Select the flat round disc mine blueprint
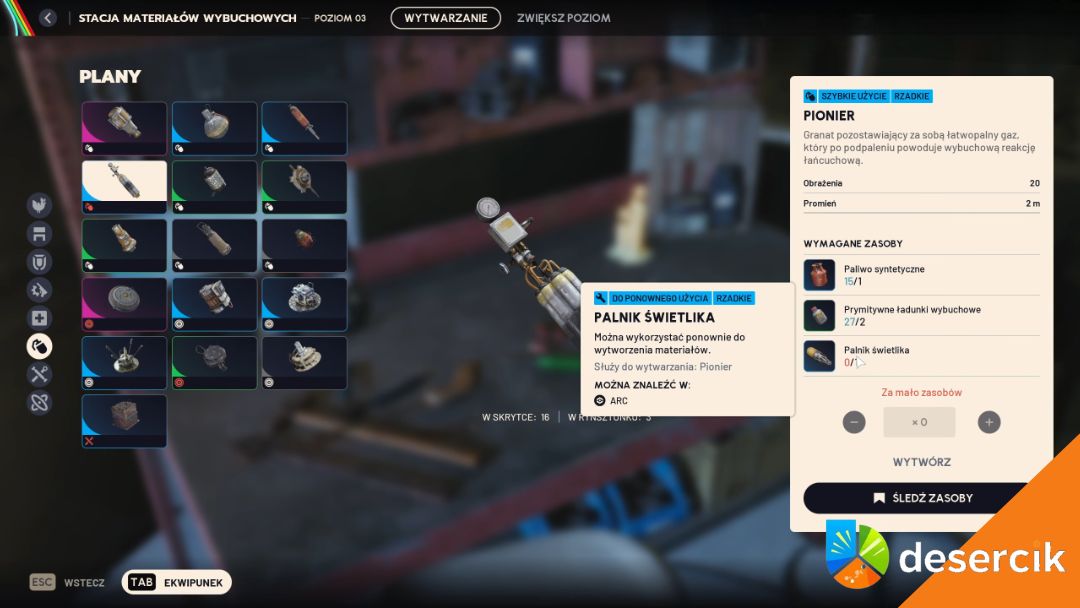This screenshot has width=1080, height=608. pyautogui.click(x=124, y=303)
